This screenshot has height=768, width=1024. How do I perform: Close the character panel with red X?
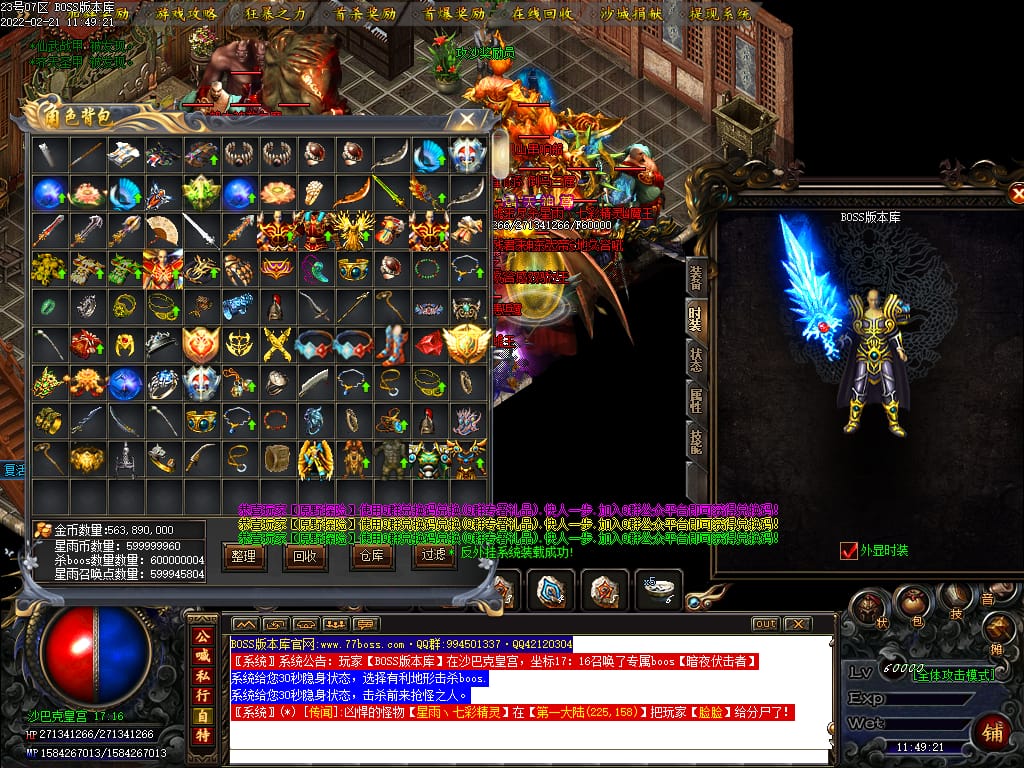coord(1017,194)
